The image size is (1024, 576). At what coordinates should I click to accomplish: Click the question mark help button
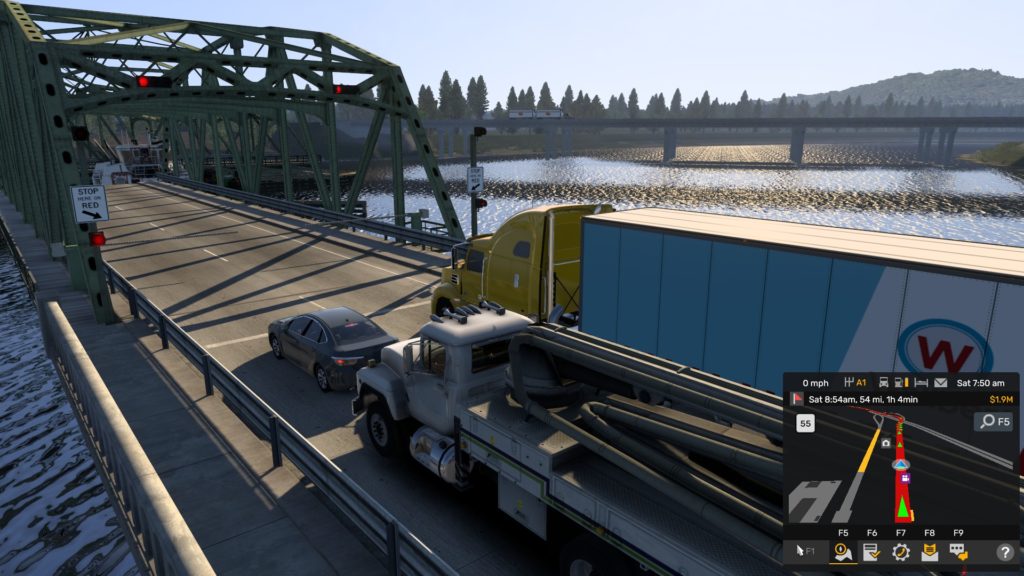point(1004,551)
